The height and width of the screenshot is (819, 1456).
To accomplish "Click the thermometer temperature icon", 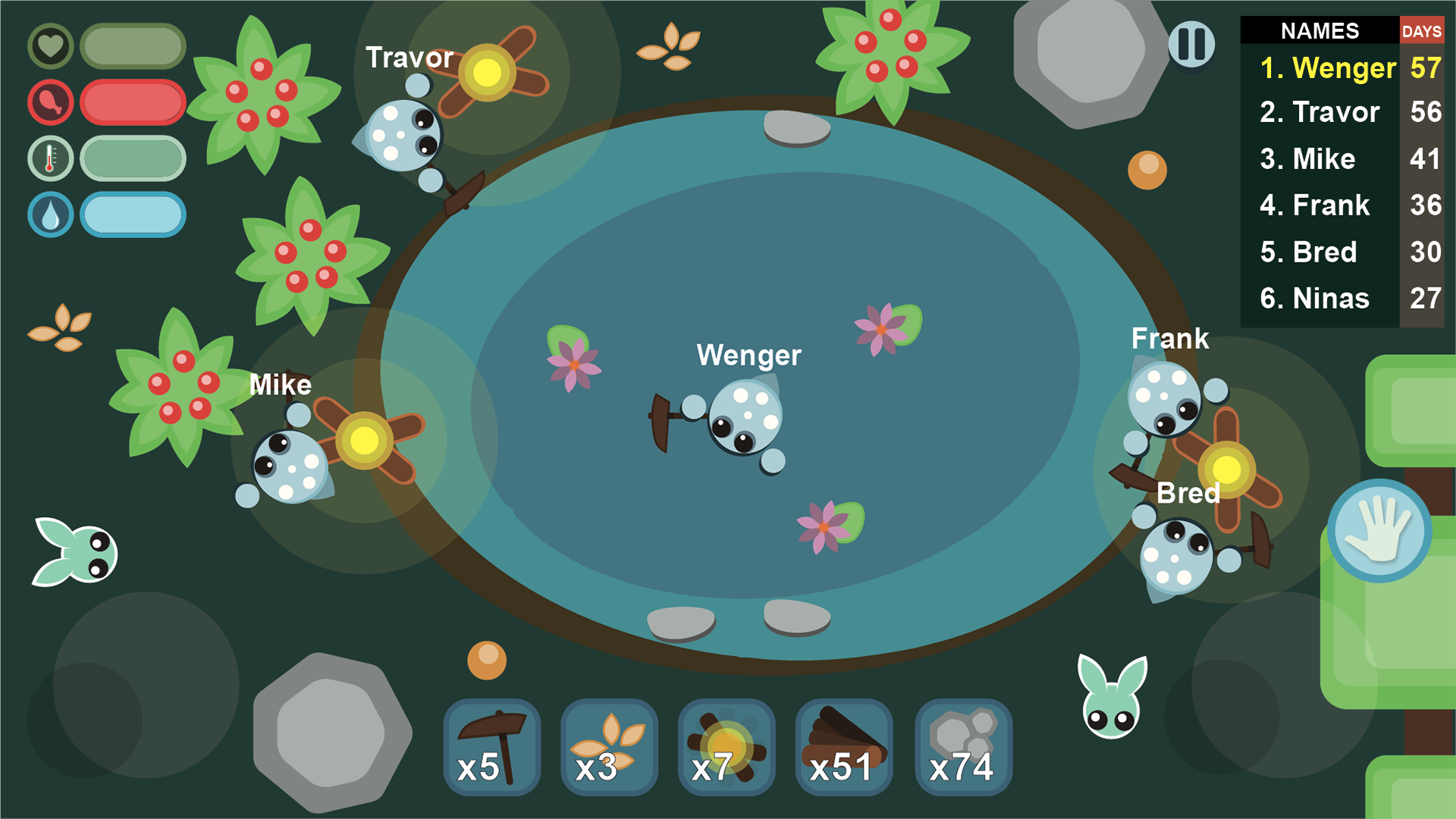I will (x=50, y=158).
